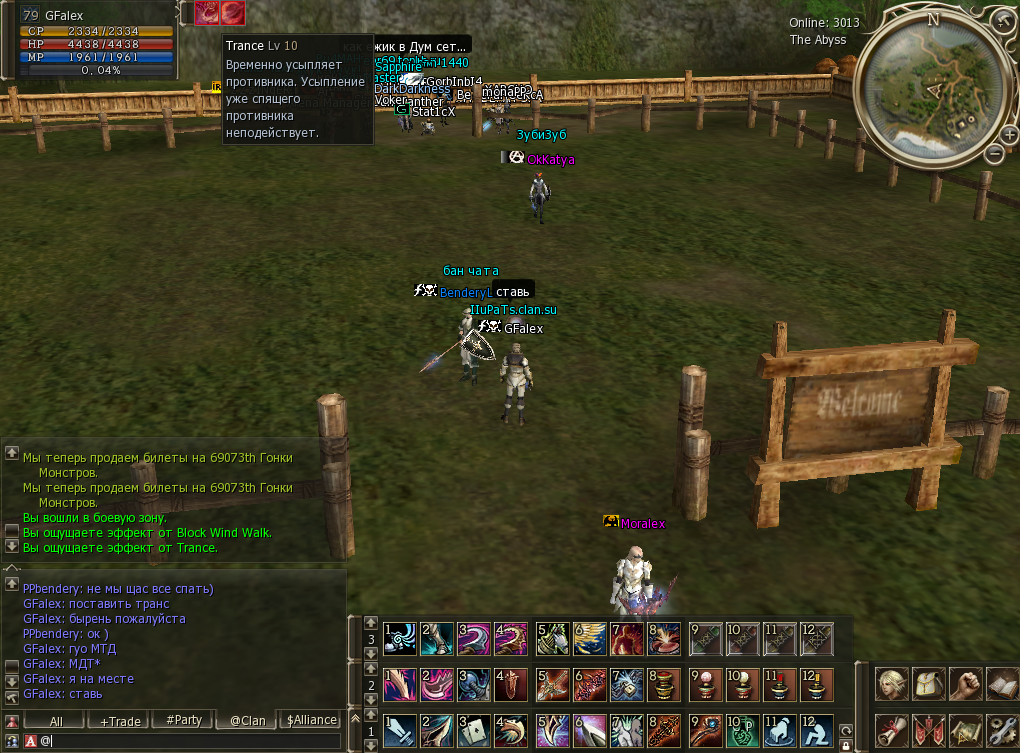The height and width of the screenshot is (753, 1024).
Task: Switch to the All chat tab
Action: (x=56, y=720)
